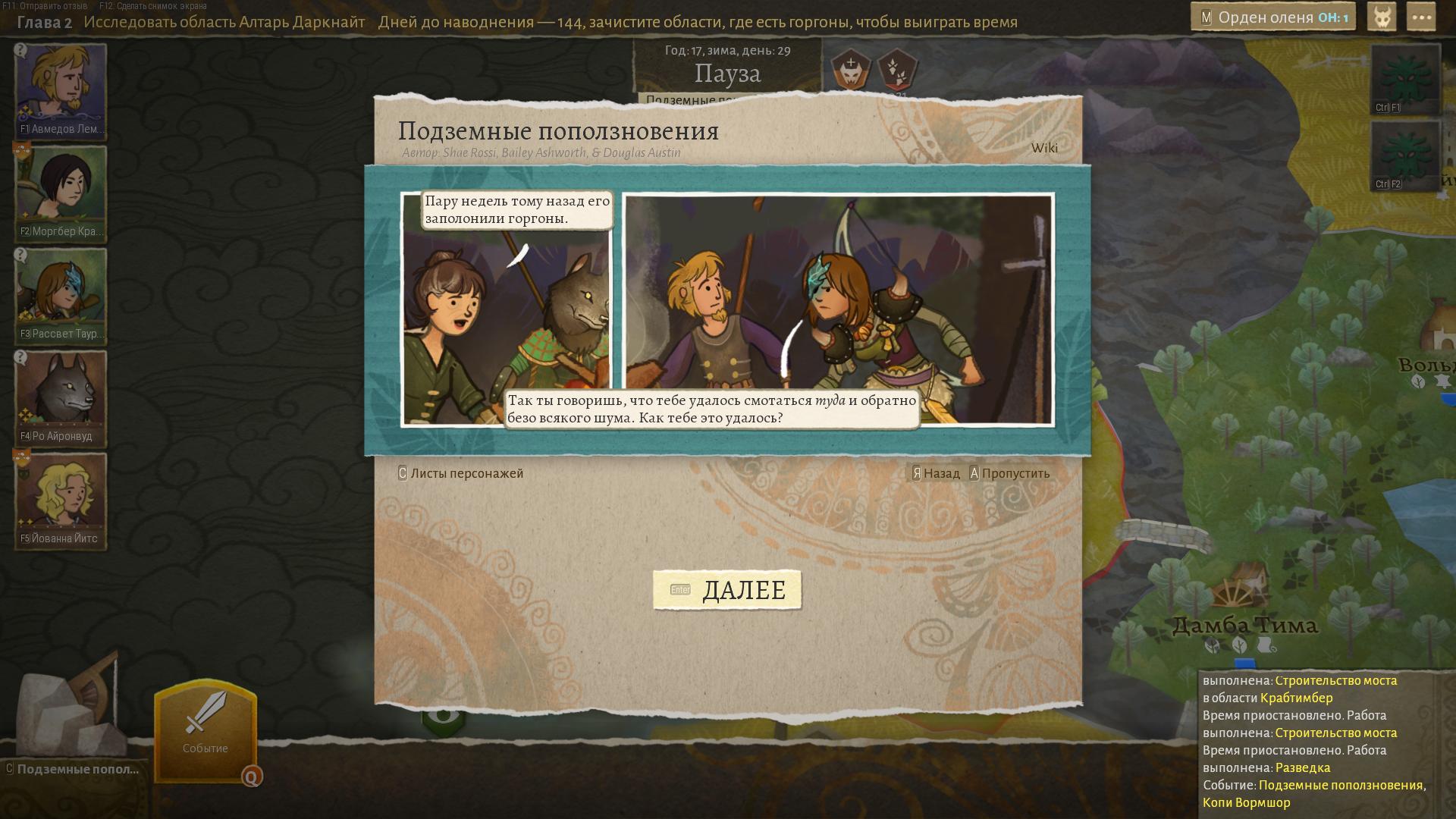The width and height of the screenshot is (1456, 819).
Task: Select the wolf hero Ро Айронвуд
Action: 61,397
